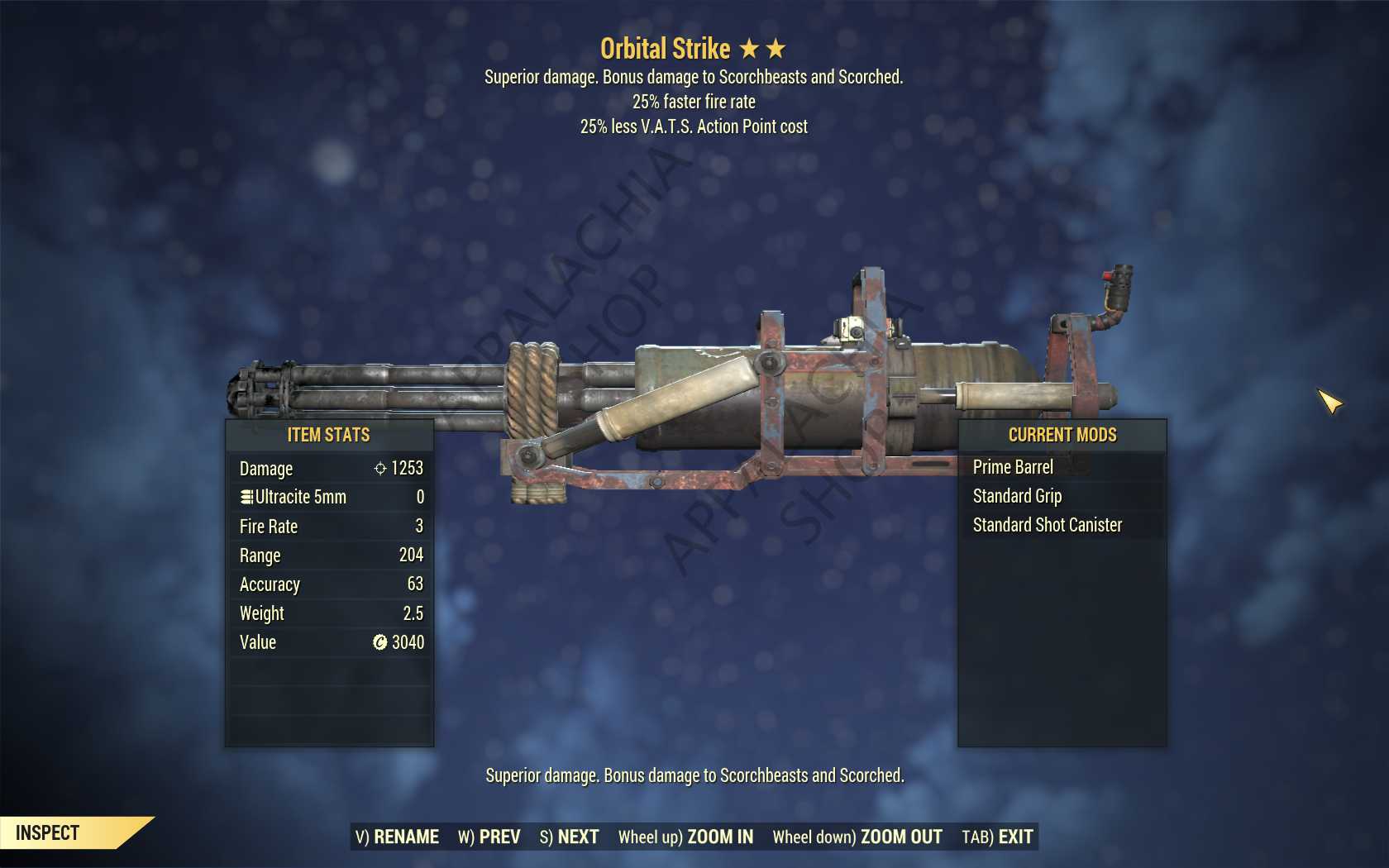Expand the CURRENT MODS panel header
This screenshot has height=868, width=1389.
point(1062,435)
